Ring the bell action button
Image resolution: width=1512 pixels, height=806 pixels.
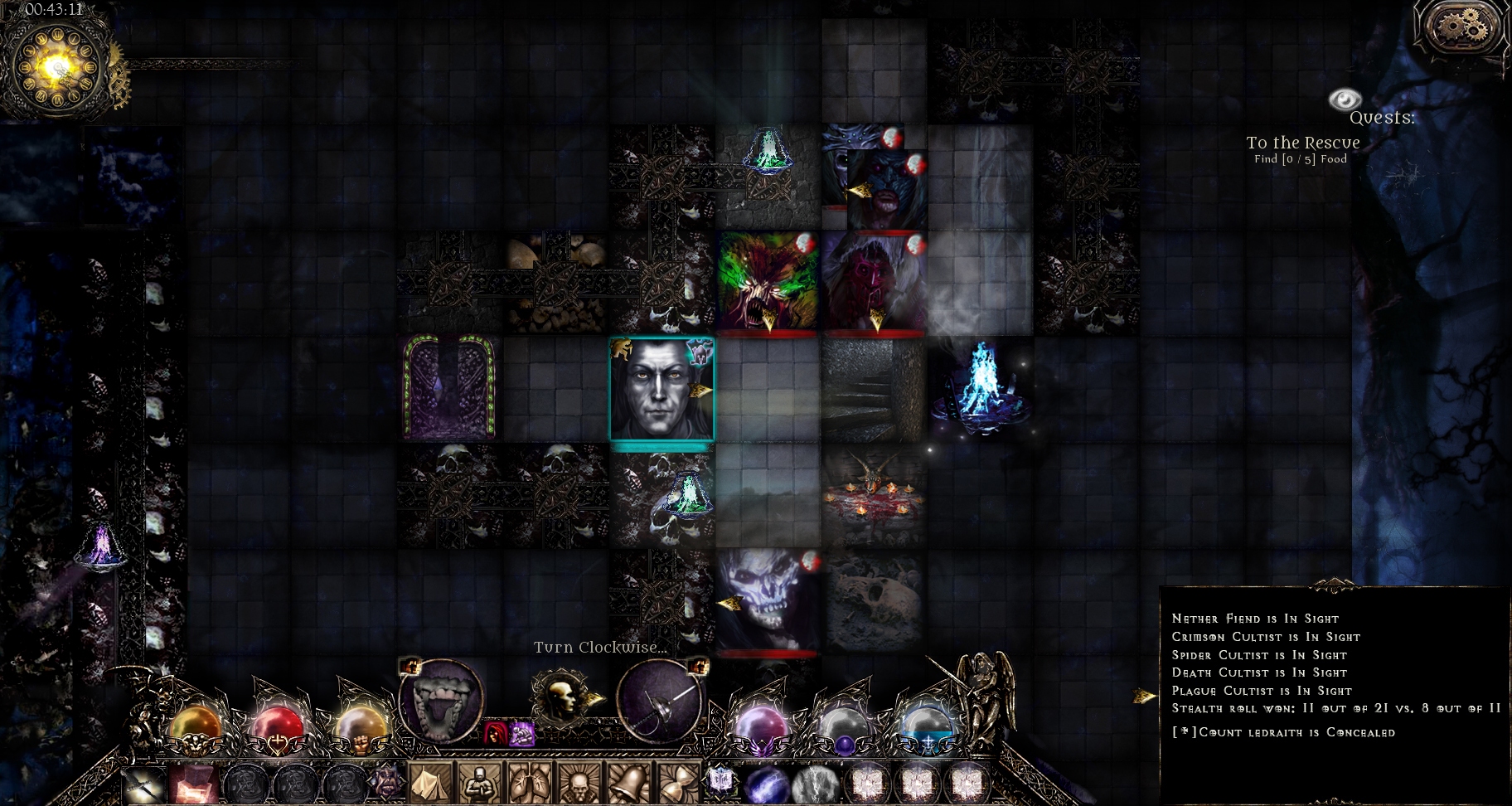(x=628, y=782)
